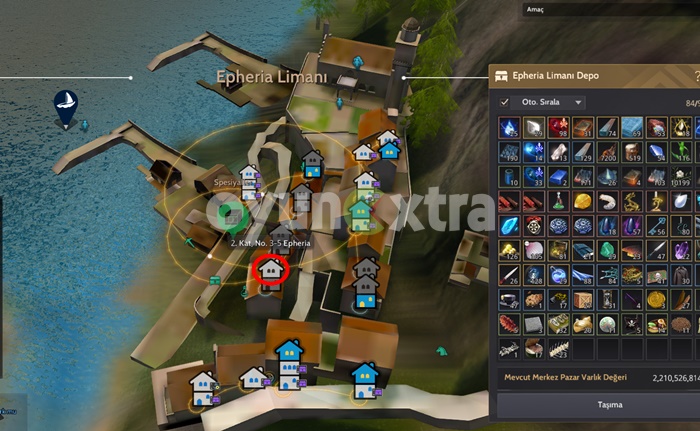The width and height of the screenshot is (700, 431).
Task: Select the ship wharf map marker
Action: click(66, 105)
